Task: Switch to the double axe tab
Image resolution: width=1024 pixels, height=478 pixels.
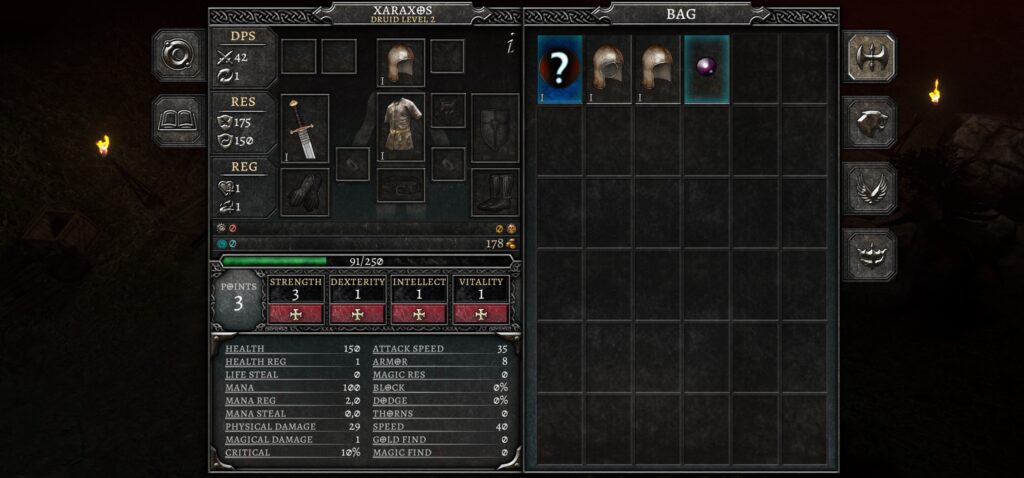Action: click(x=868, y=56)
